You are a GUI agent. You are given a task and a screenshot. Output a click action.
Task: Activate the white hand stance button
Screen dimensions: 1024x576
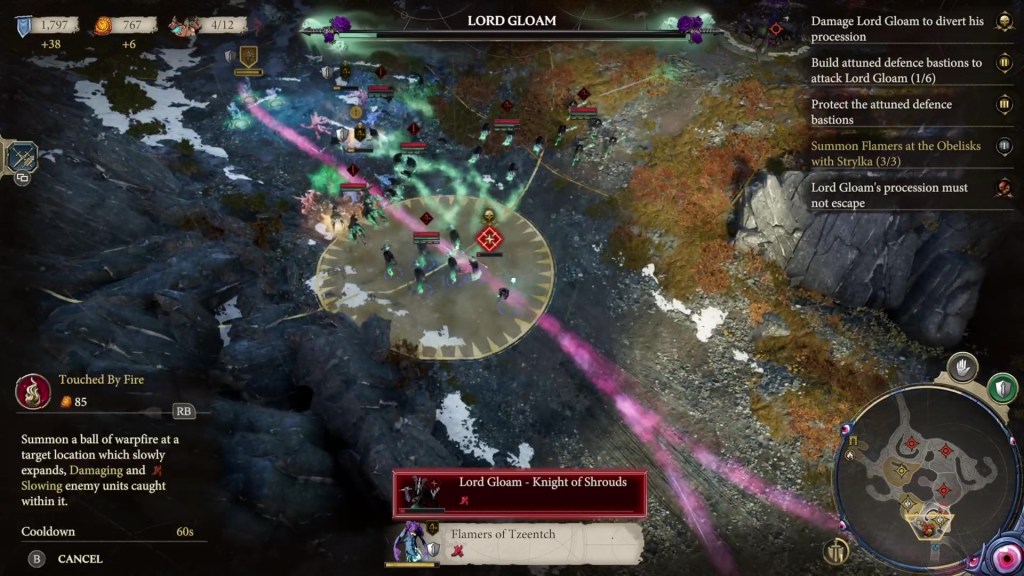(x=962, y=367)
